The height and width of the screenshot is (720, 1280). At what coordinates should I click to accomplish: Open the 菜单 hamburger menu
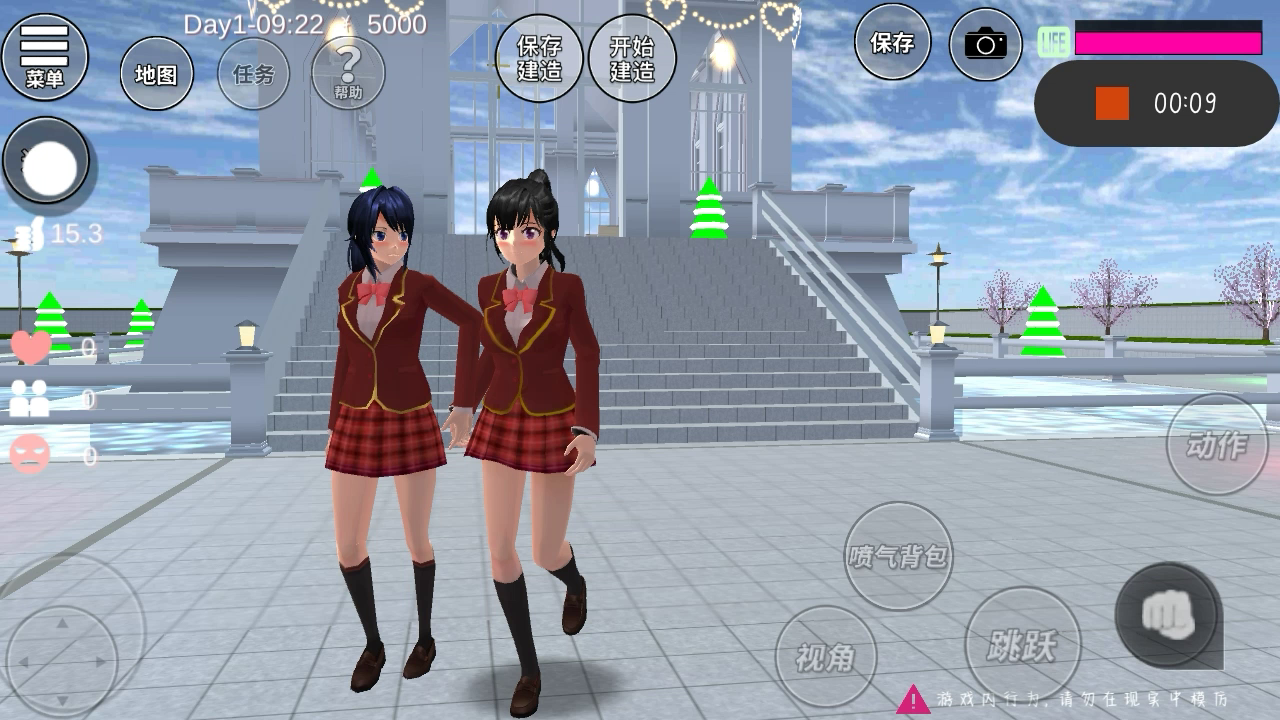[45, 56]
